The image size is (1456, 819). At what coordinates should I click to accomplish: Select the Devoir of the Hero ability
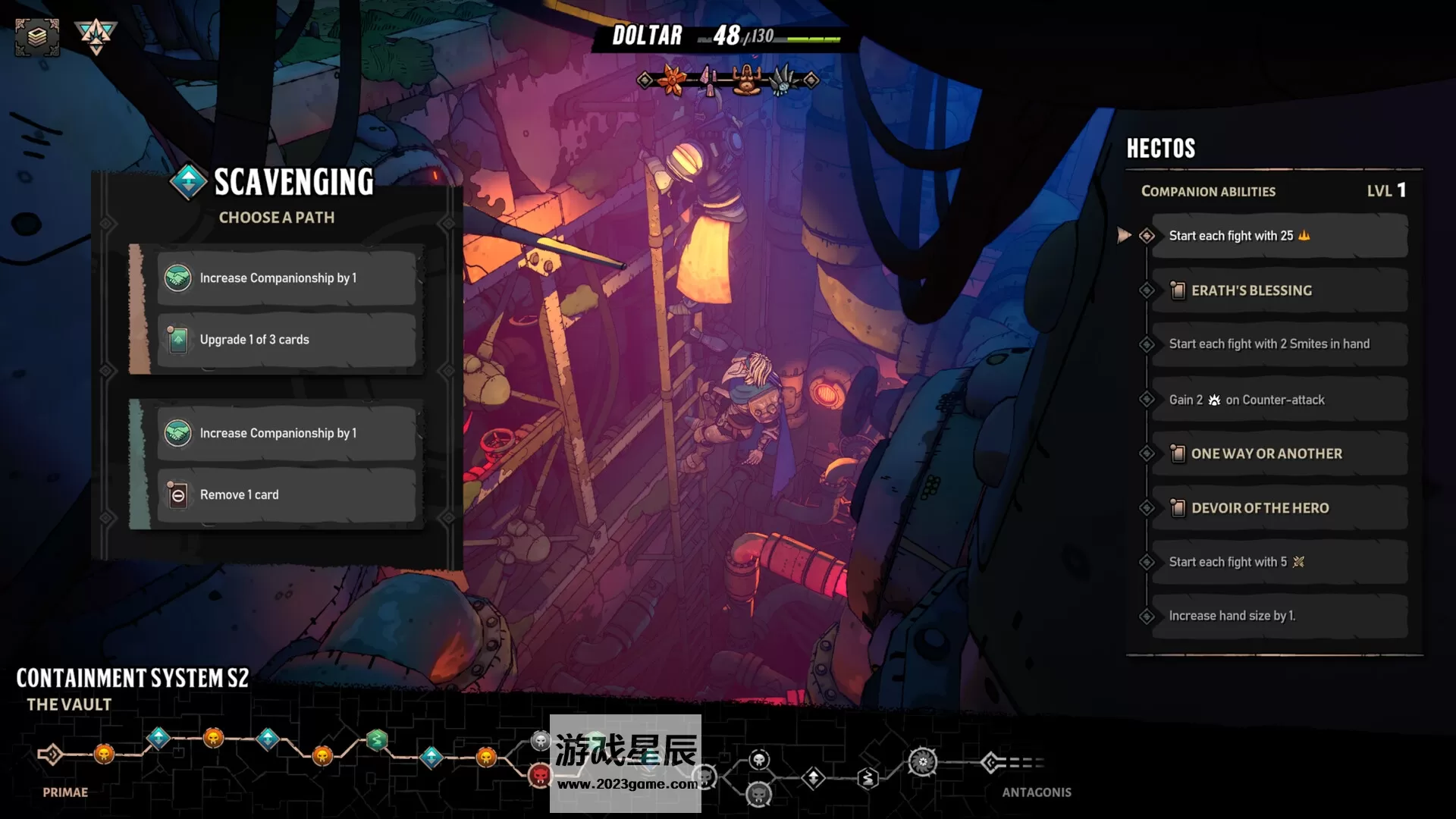(x=1279, y=508)
